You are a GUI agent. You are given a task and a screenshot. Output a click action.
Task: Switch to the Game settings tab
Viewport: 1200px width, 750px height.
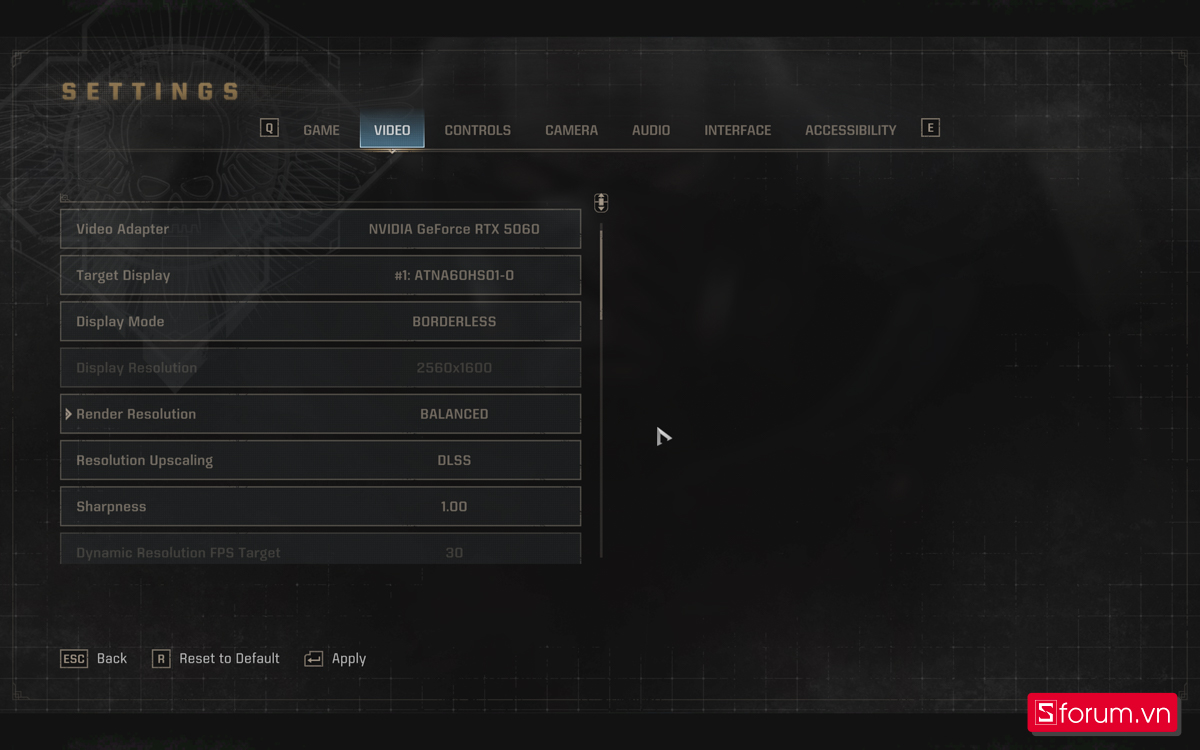pos(321,130)
